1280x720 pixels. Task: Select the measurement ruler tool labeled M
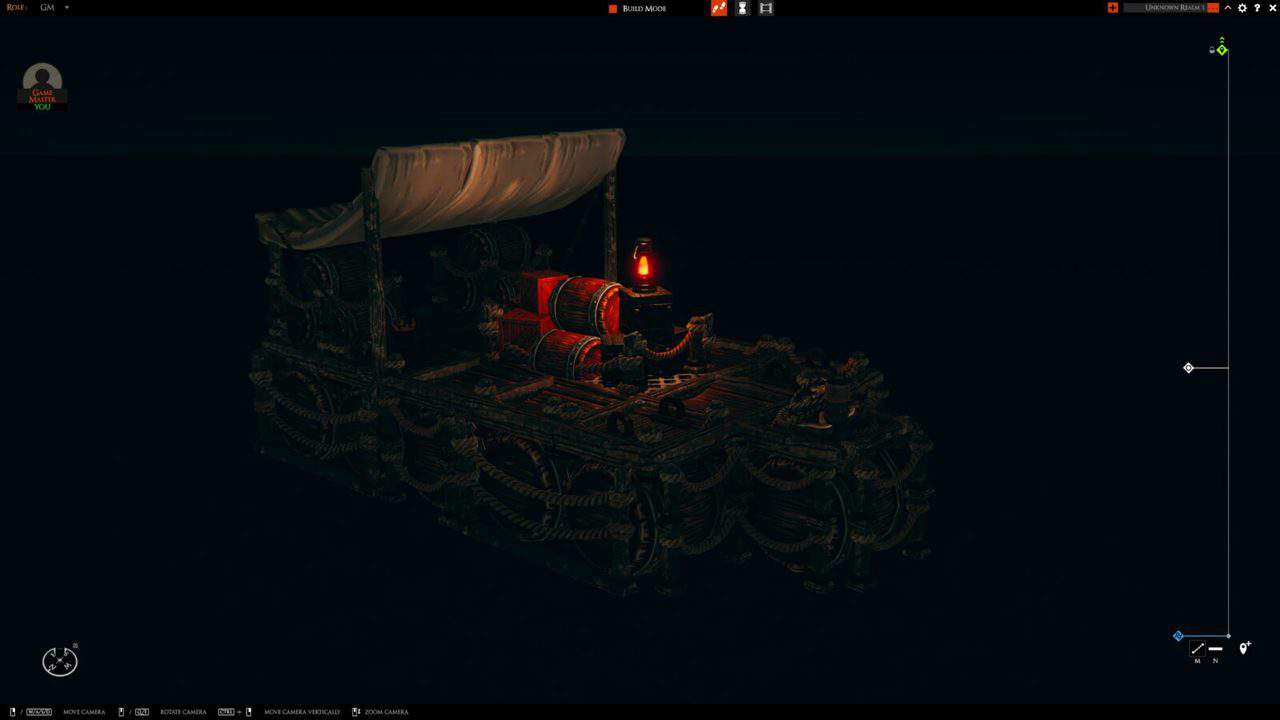click(1197, 648)
